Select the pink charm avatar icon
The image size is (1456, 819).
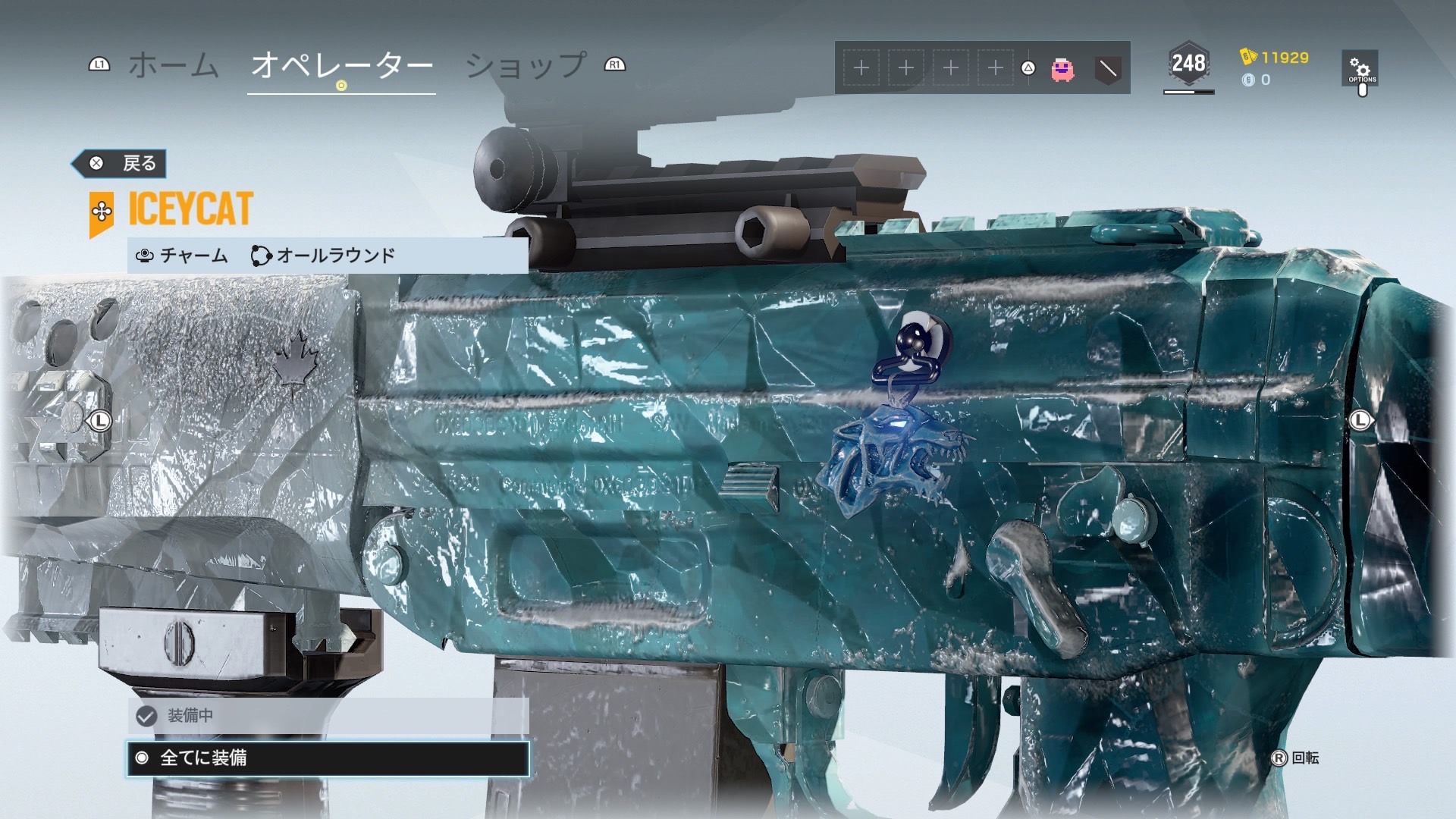[1063, 67]
